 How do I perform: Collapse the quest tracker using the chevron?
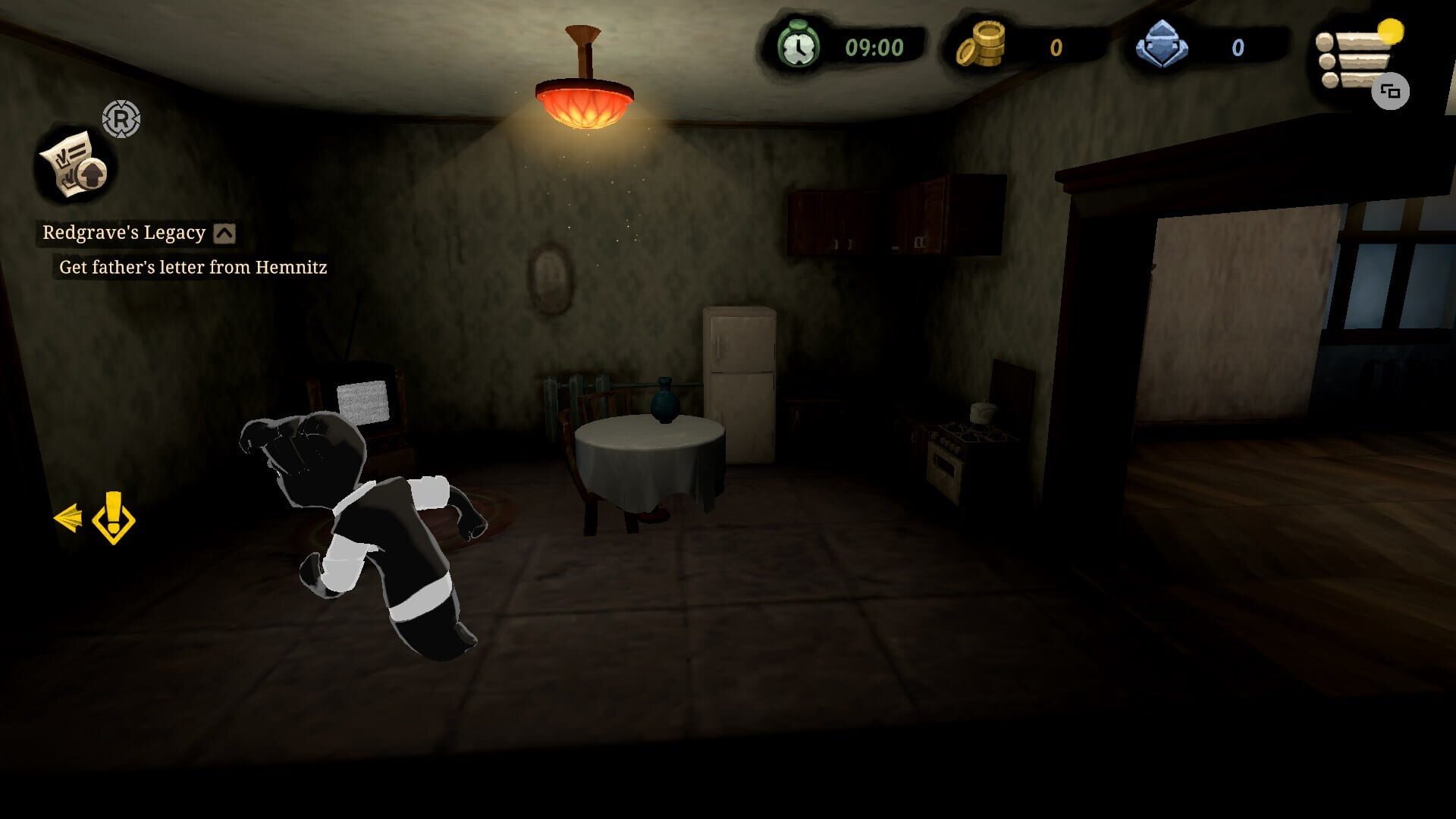(224, 234)
